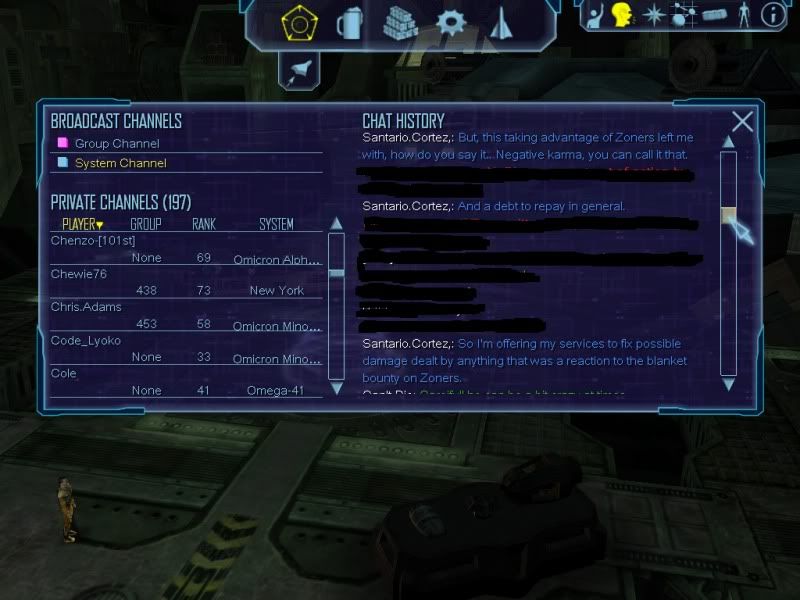The height and width of the screenshot is (600, 800).
Task: Click the player list scroll-up arrow
Action: [x=336, y=224]
